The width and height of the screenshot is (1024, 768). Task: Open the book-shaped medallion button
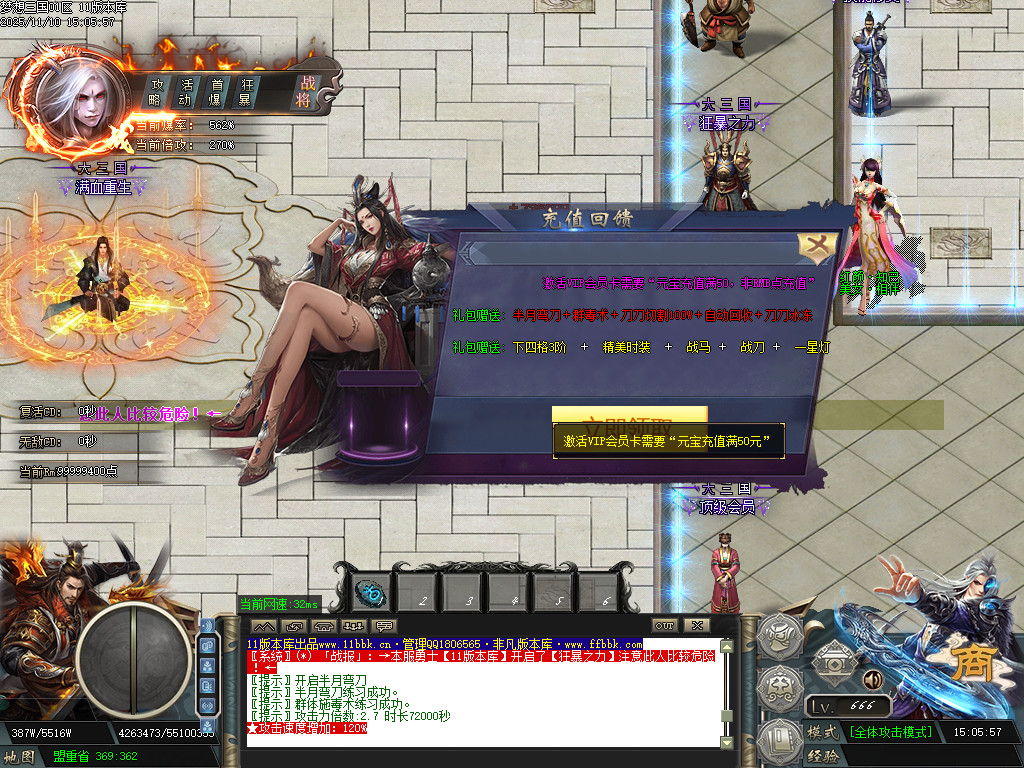click(x=780, y=742)
